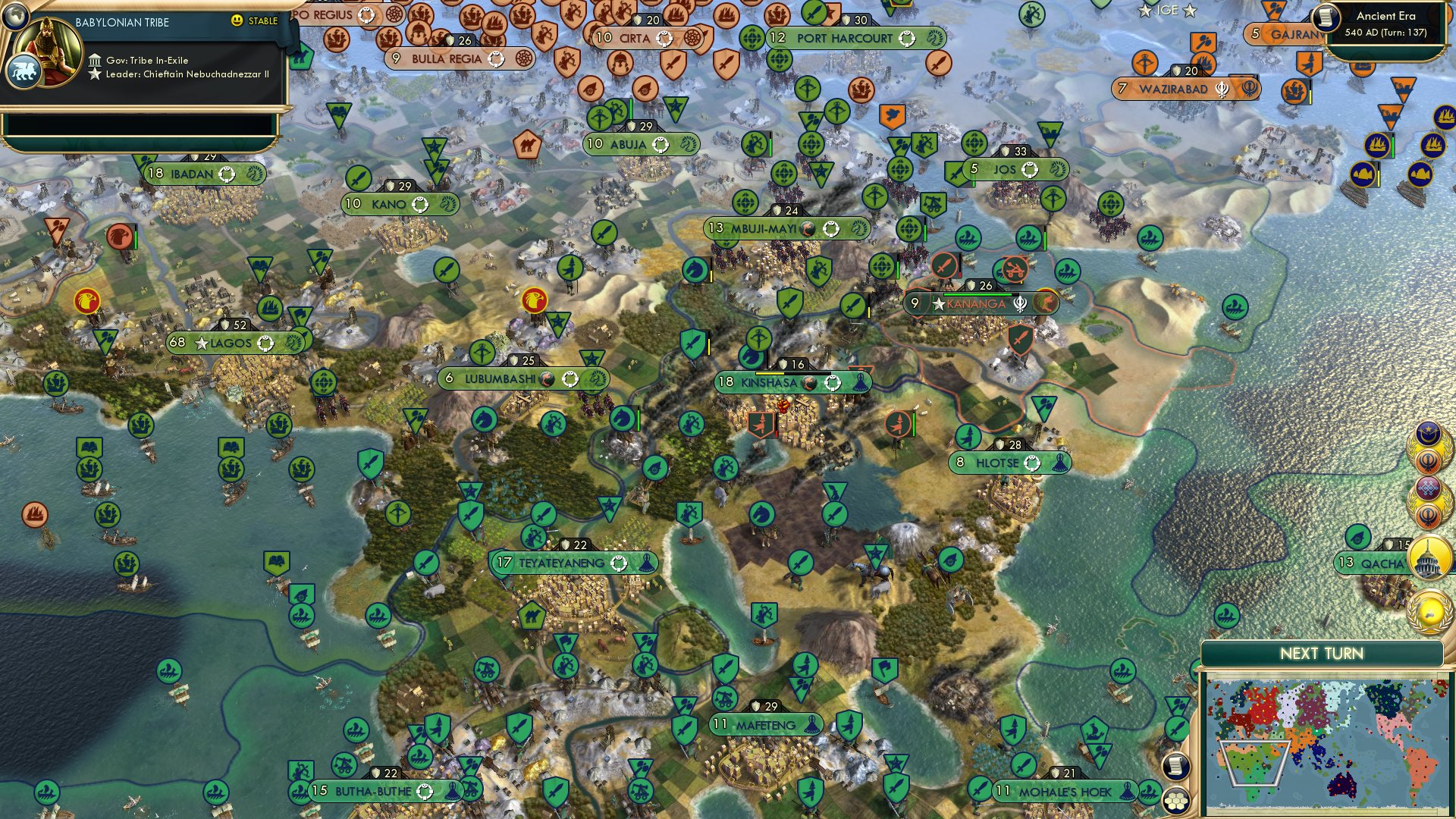Click the NEXT TURN button
1456x819 pixels.
click(x=1323, y=652)
